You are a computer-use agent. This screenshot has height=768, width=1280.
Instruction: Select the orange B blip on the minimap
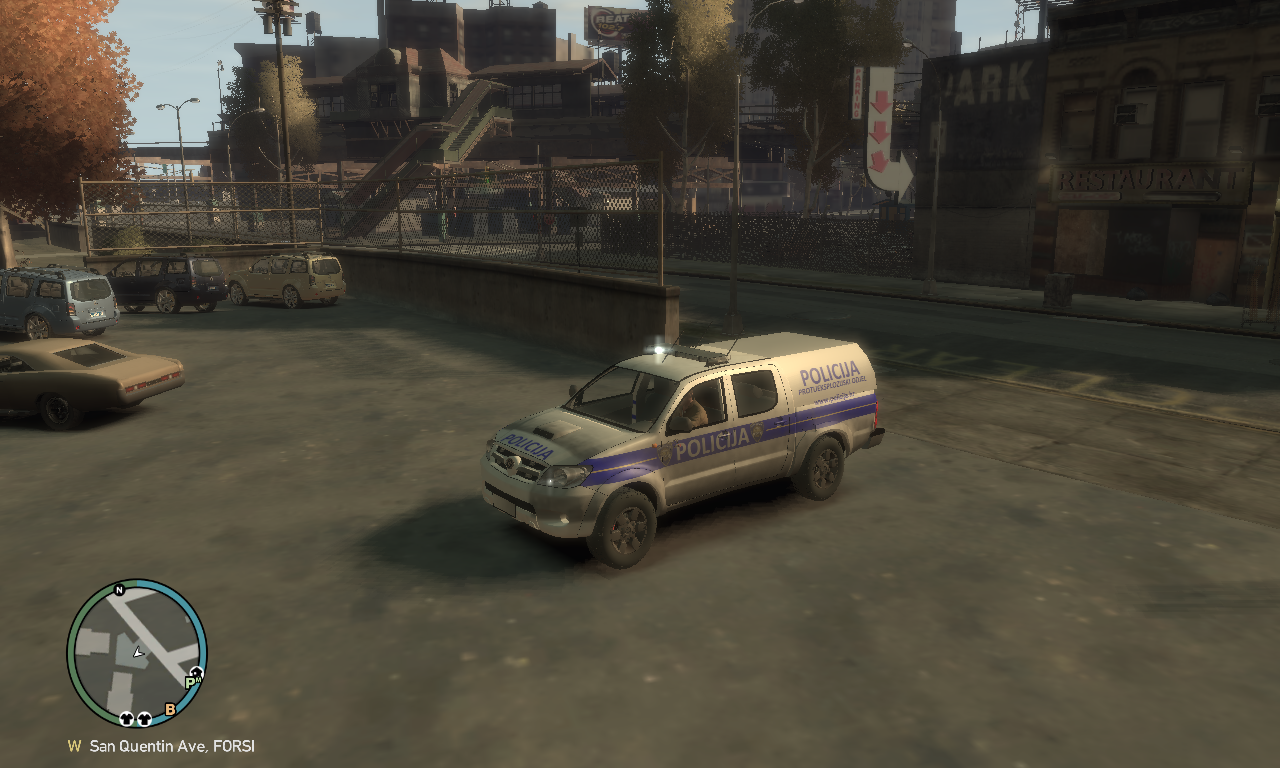[170, 710]
